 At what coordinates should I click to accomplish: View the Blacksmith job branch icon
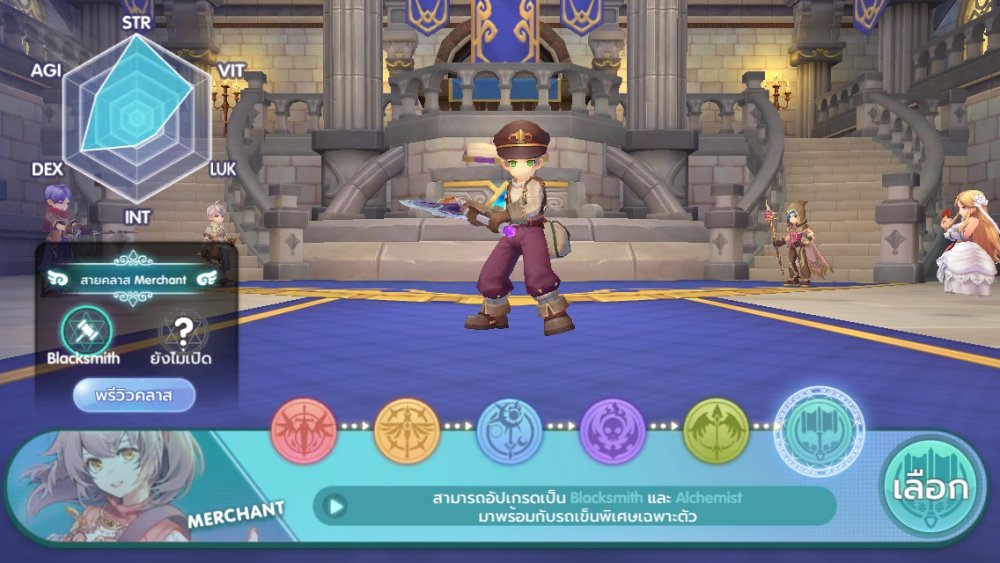click(x=86, y=331)
